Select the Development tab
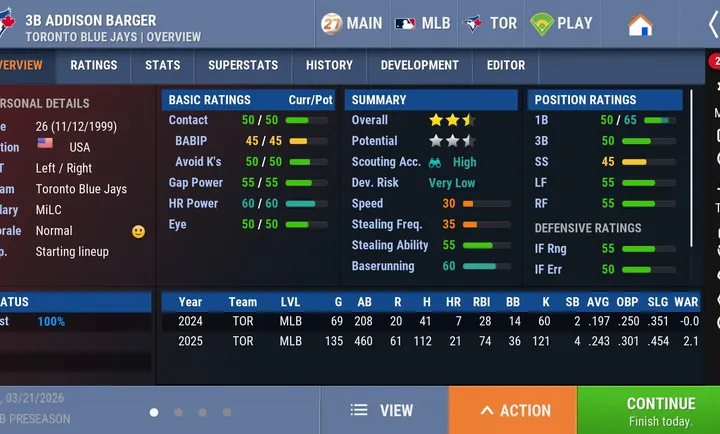720x434 pixels. (x=420, y=65)
